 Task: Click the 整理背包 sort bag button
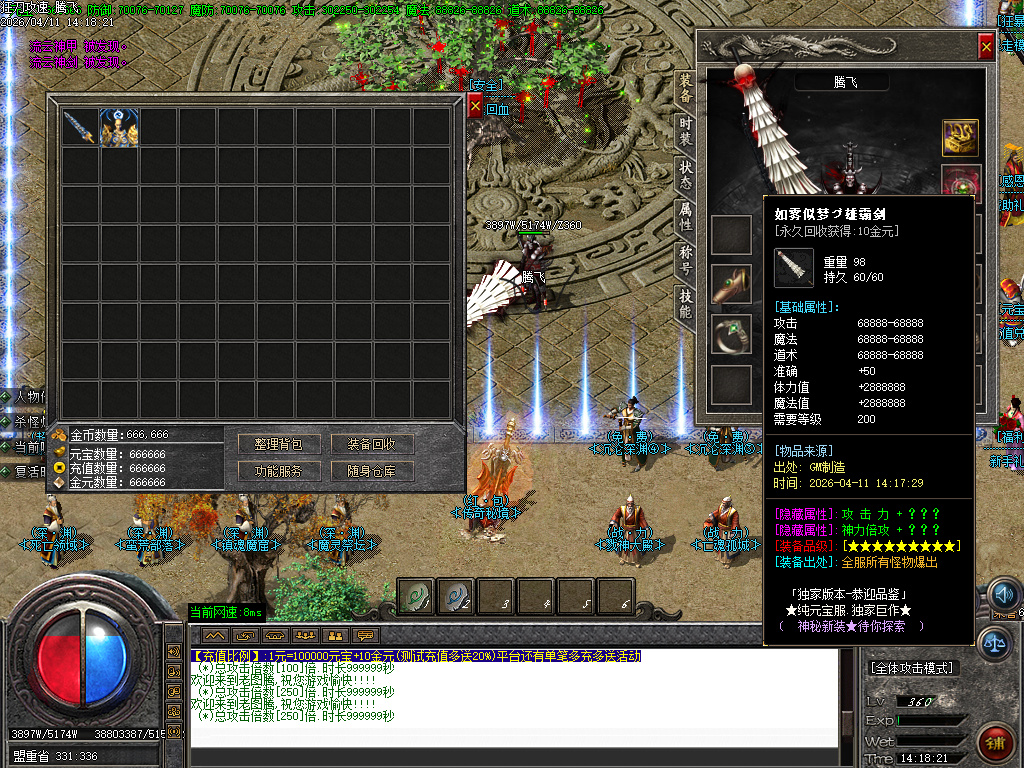(x=279, y=444)
